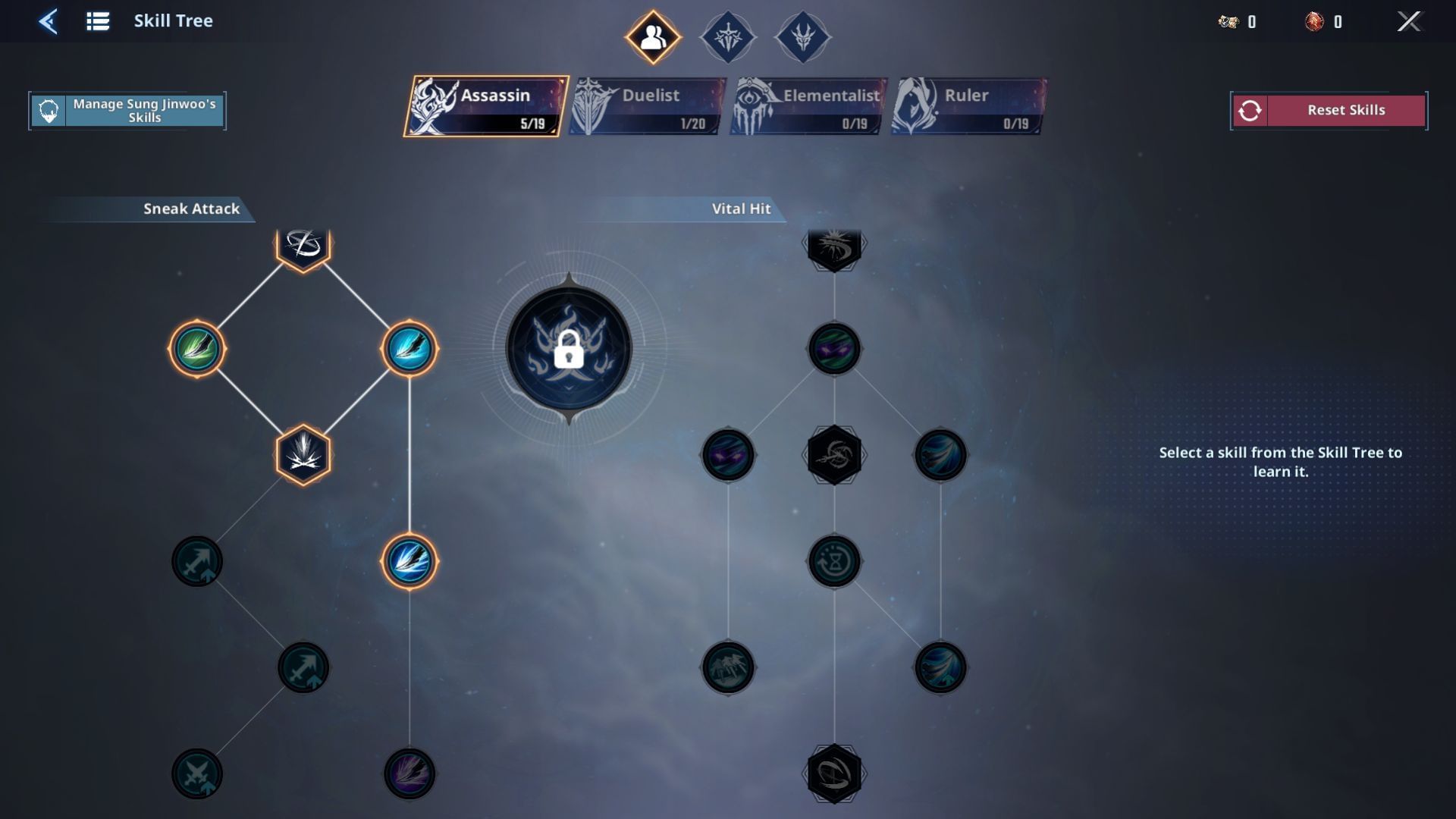Select the green dagger skill node

(199, 350)
